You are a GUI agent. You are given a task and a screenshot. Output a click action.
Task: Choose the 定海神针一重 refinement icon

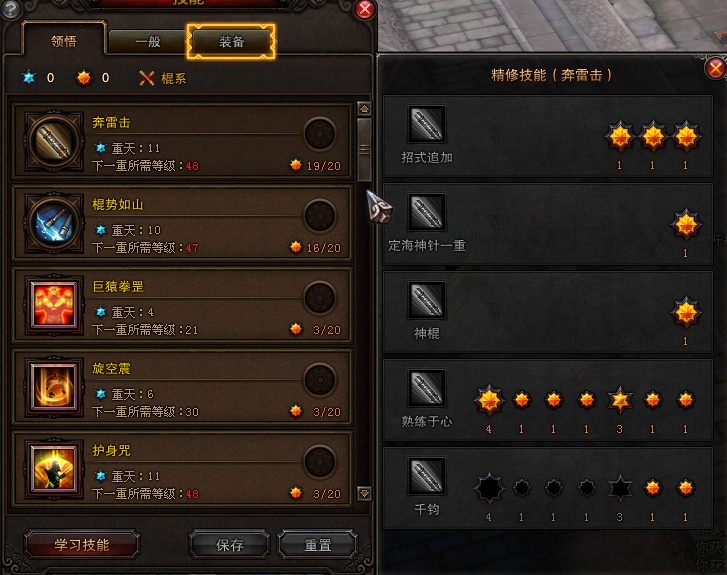(427, 212)
